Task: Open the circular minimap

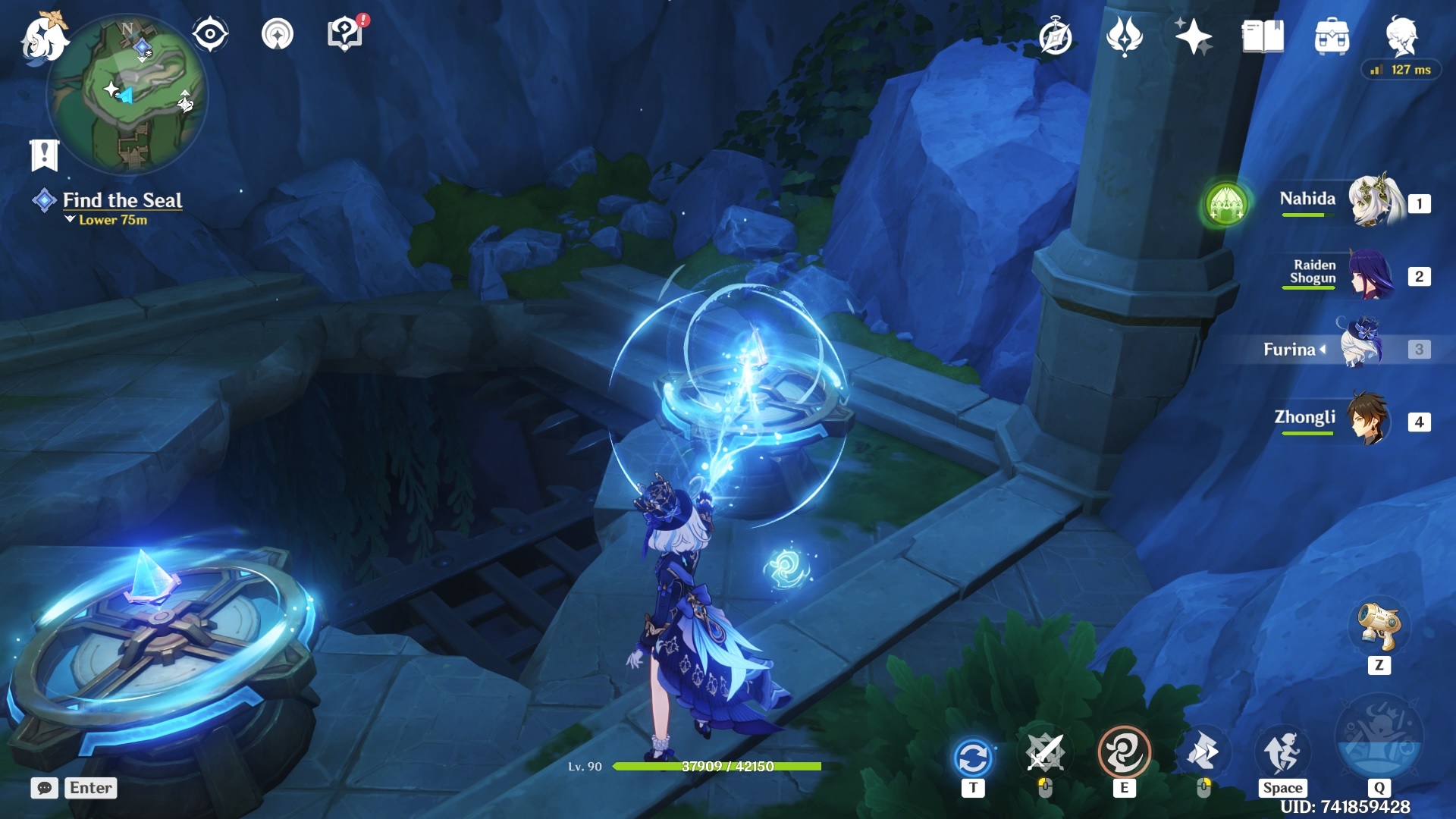Action: click(x=127, y=96)
